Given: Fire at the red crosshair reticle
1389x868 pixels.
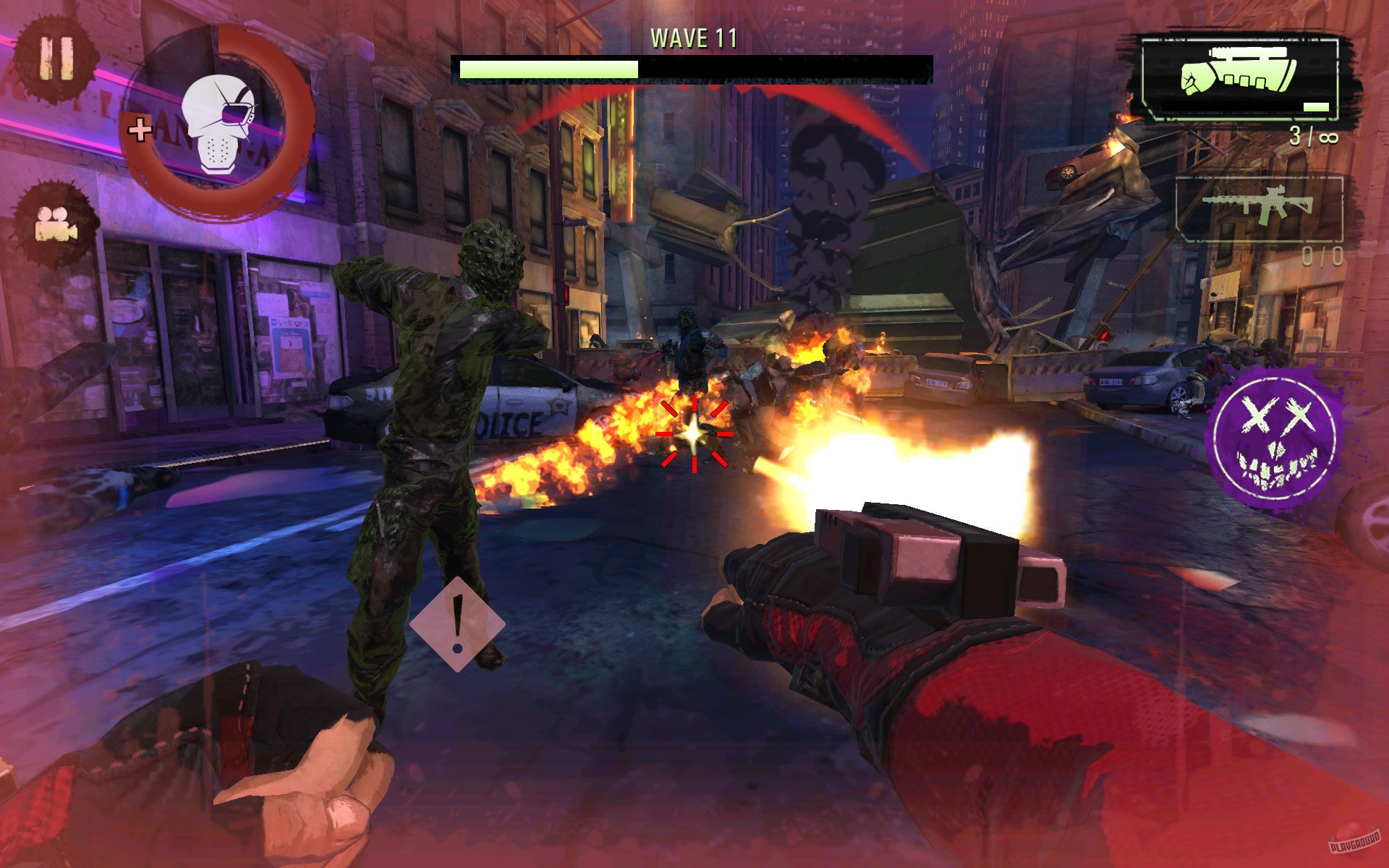Looking at the screenshot, I should click(x=693, y=434).
